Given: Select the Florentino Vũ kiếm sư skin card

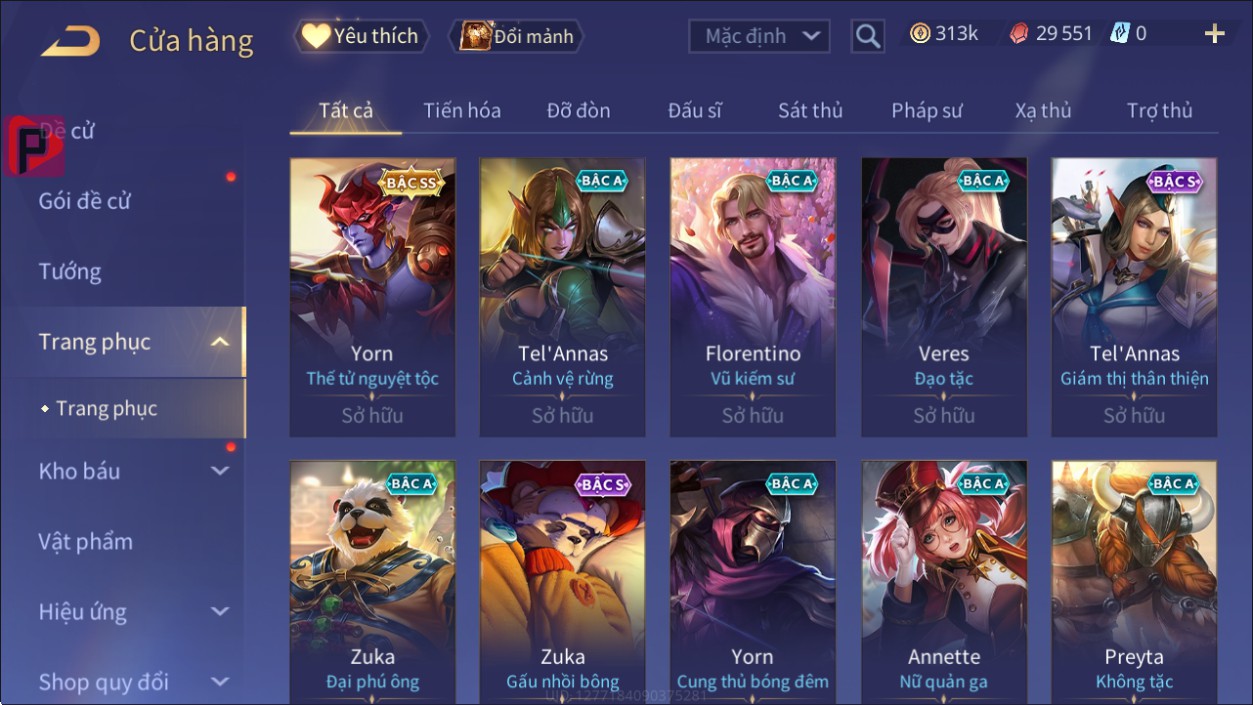Looking at the screenshot, I should pos(753,297).
